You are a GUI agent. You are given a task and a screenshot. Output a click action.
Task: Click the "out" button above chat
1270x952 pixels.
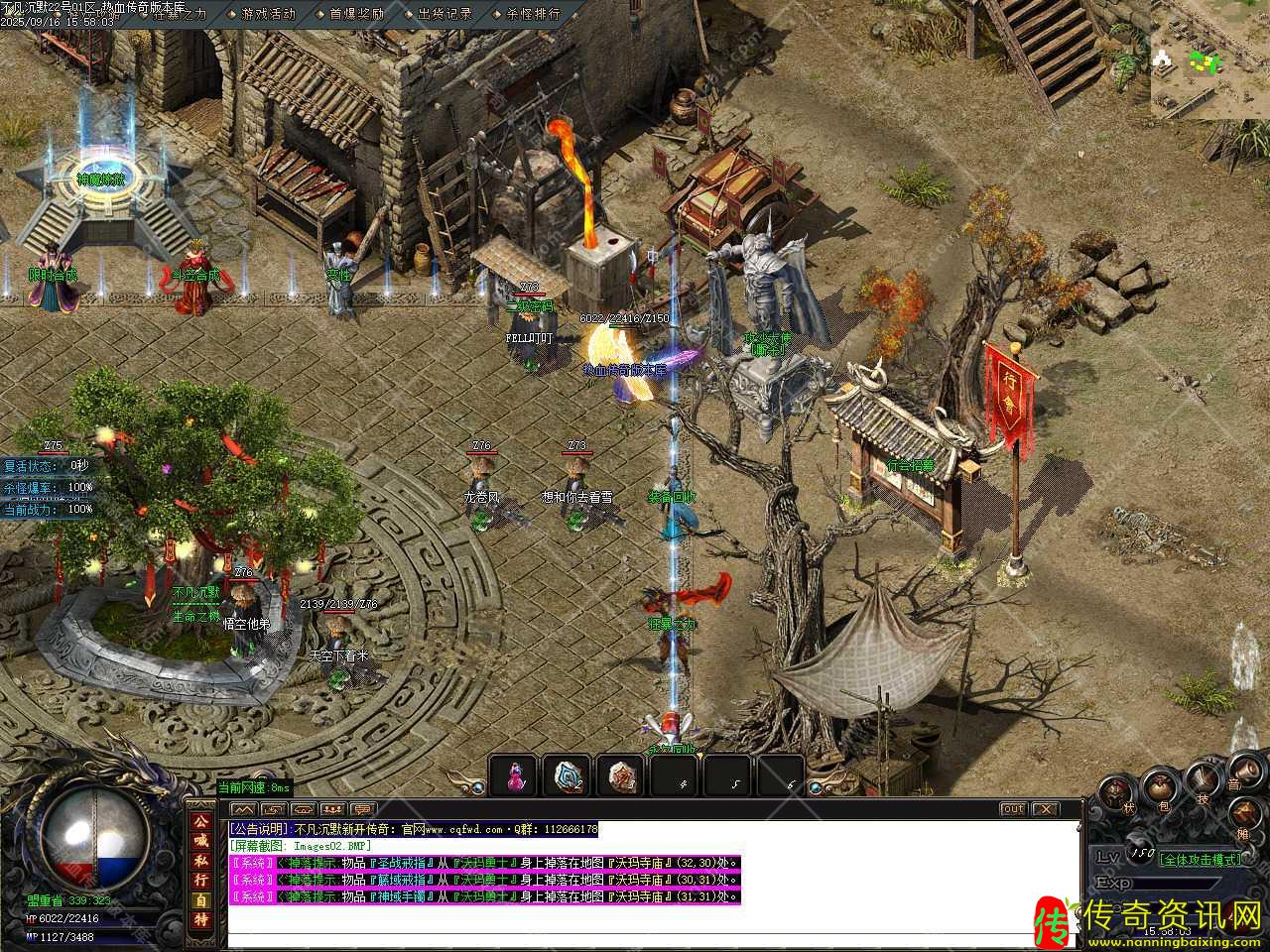coord(1012,809)
